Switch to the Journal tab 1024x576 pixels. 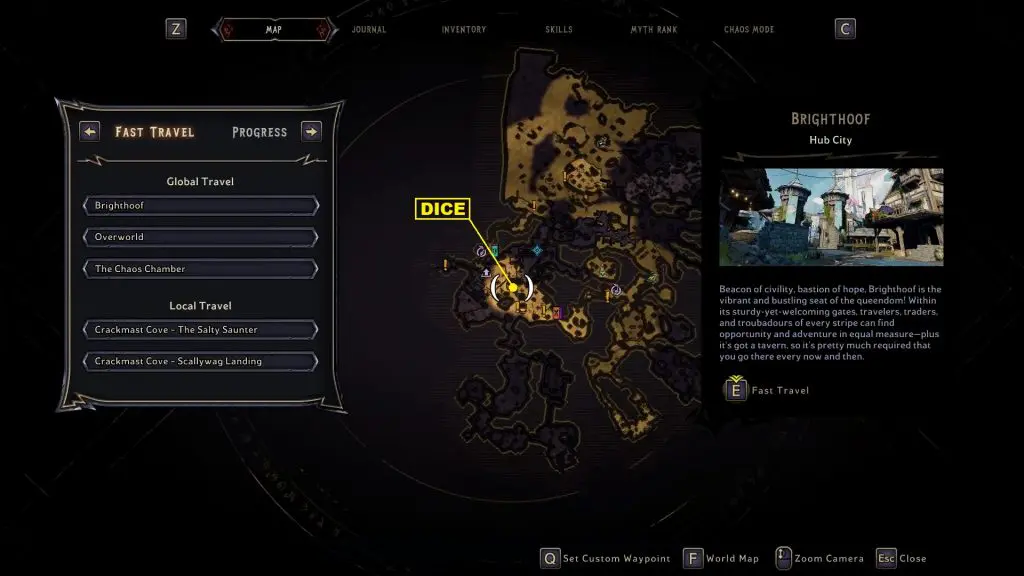[369, 30]
